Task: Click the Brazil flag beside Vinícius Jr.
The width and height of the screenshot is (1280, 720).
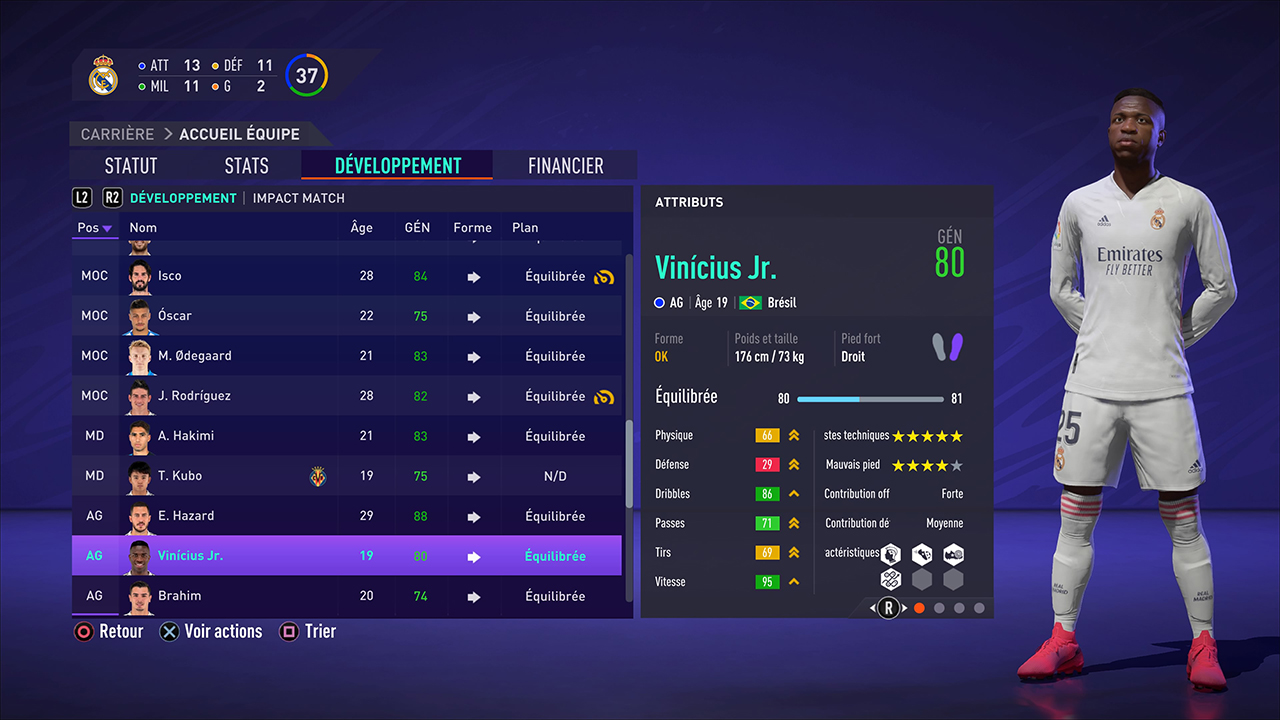Action: (750, 302)
